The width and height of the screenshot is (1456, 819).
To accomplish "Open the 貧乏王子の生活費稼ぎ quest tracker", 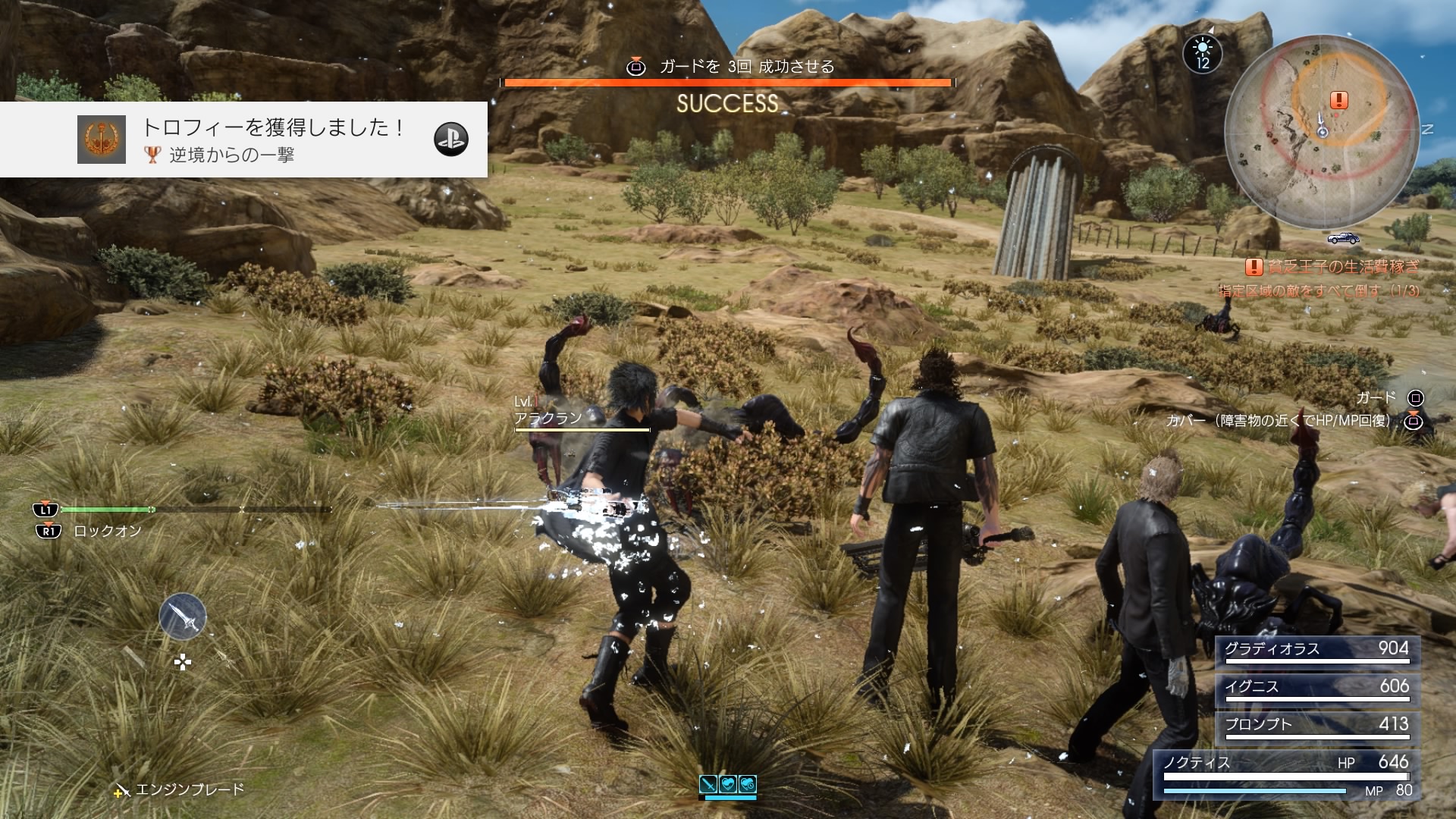I will 1333,267.
